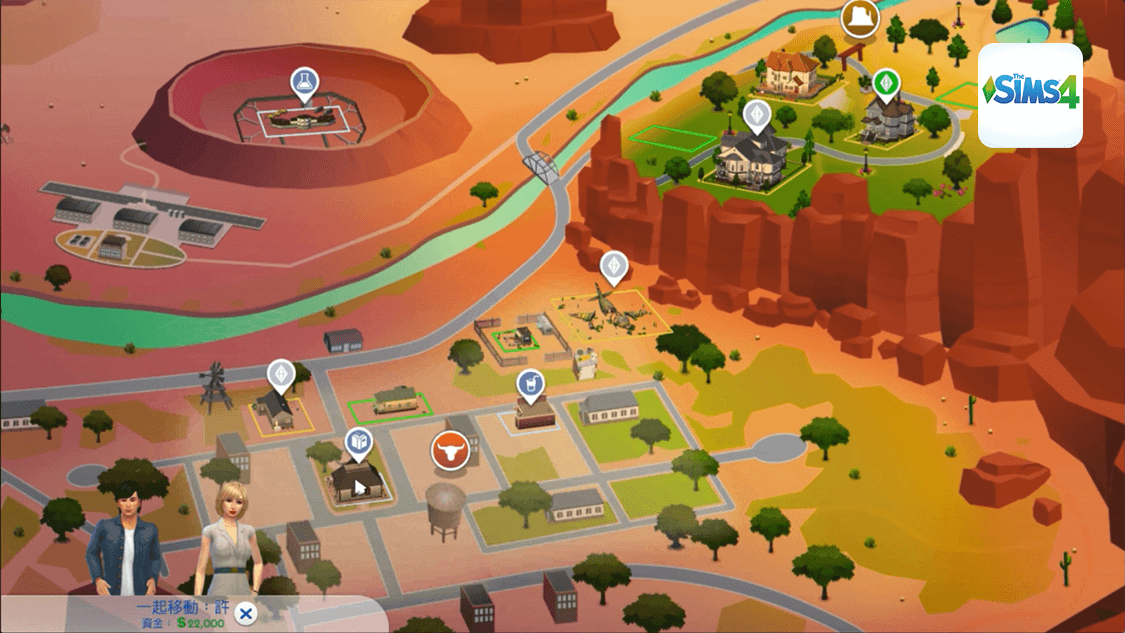Select the plumbob pin above the airplane wreck lot
1125x633 pixels.
coord(613,266)
